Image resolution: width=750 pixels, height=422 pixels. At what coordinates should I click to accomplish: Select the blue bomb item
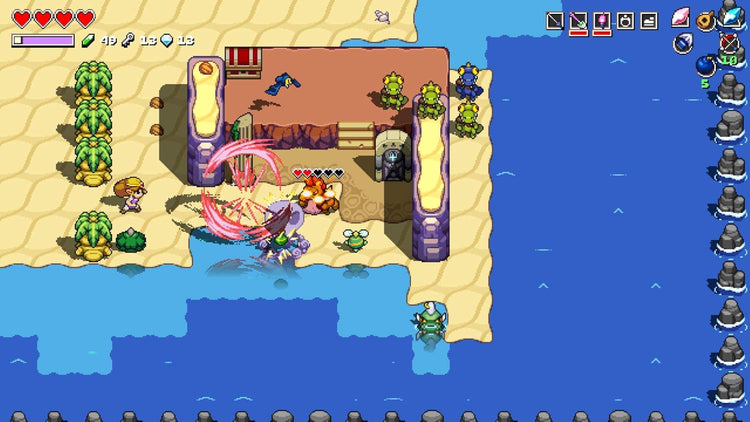[x=706, y=66]
